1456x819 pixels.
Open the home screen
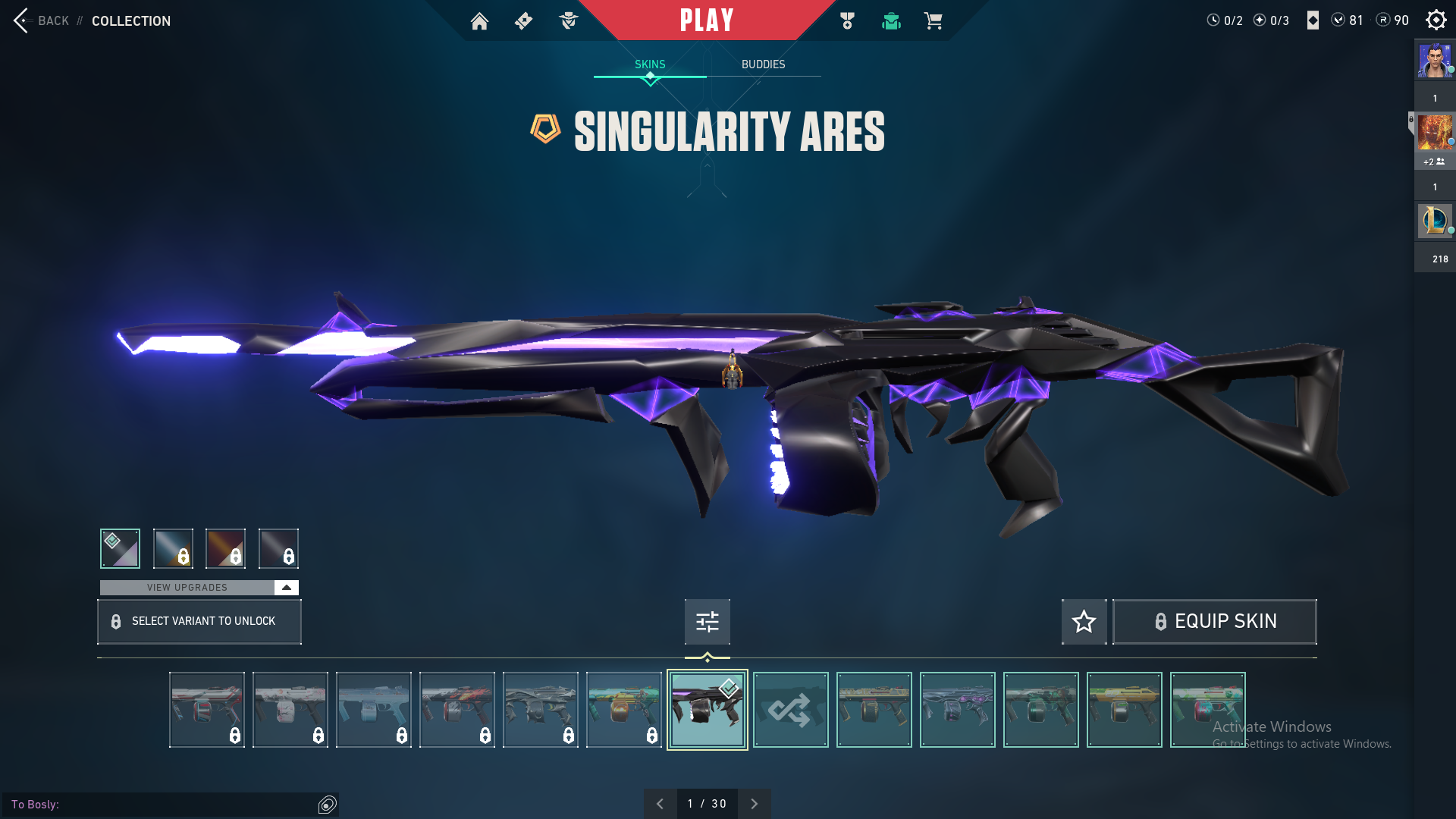click(x=479, y=20)
